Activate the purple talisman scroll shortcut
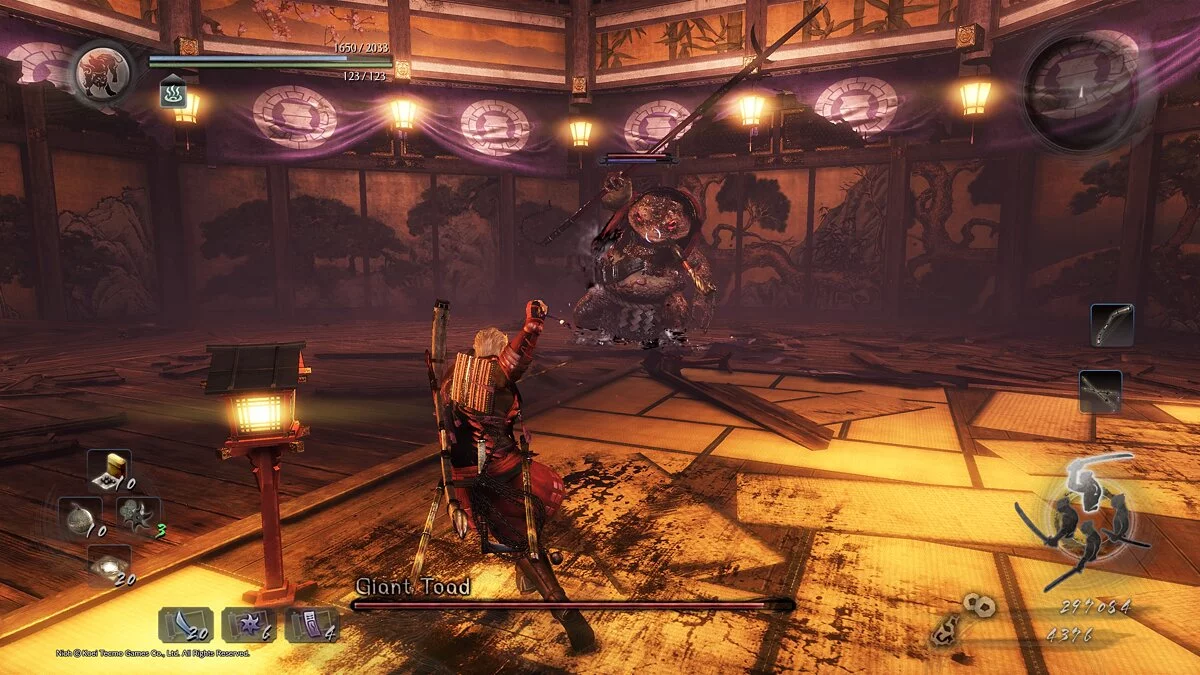The width and height of the screenshot is (1200, 675). 310,625
